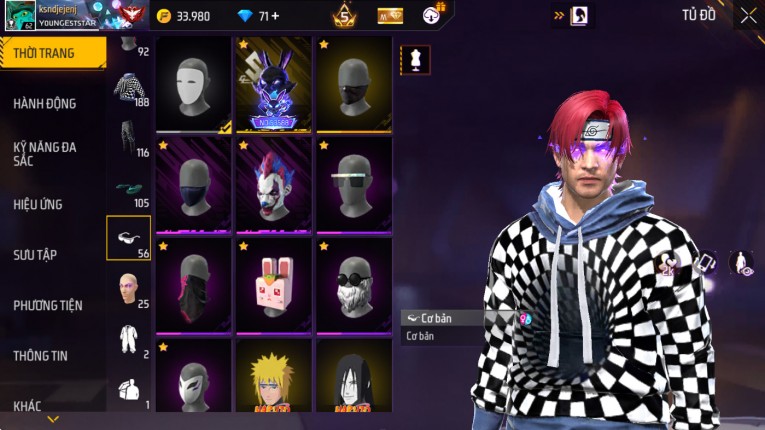Close the wardrobe with the X button
This screenshot has height=430, width=765.
point(748,16)
